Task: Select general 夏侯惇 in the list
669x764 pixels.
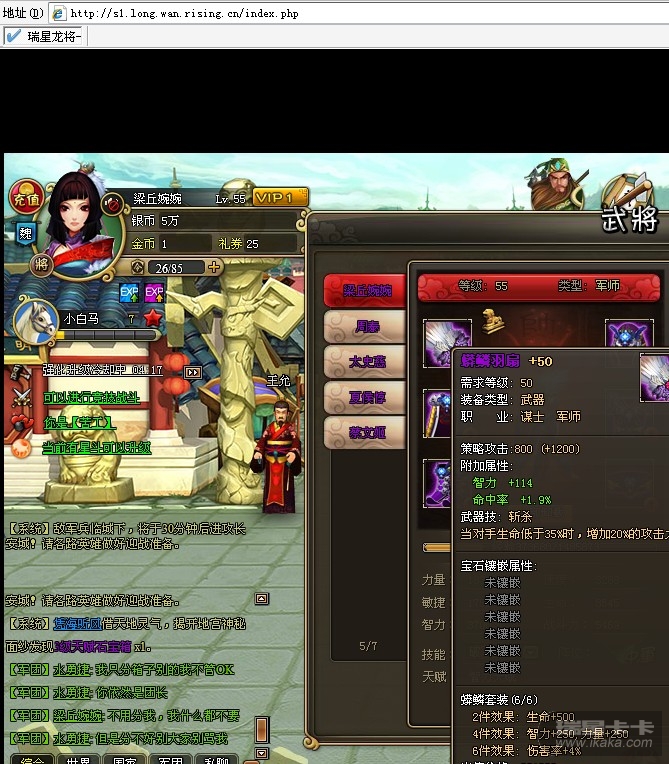Action: click(364, 397)
